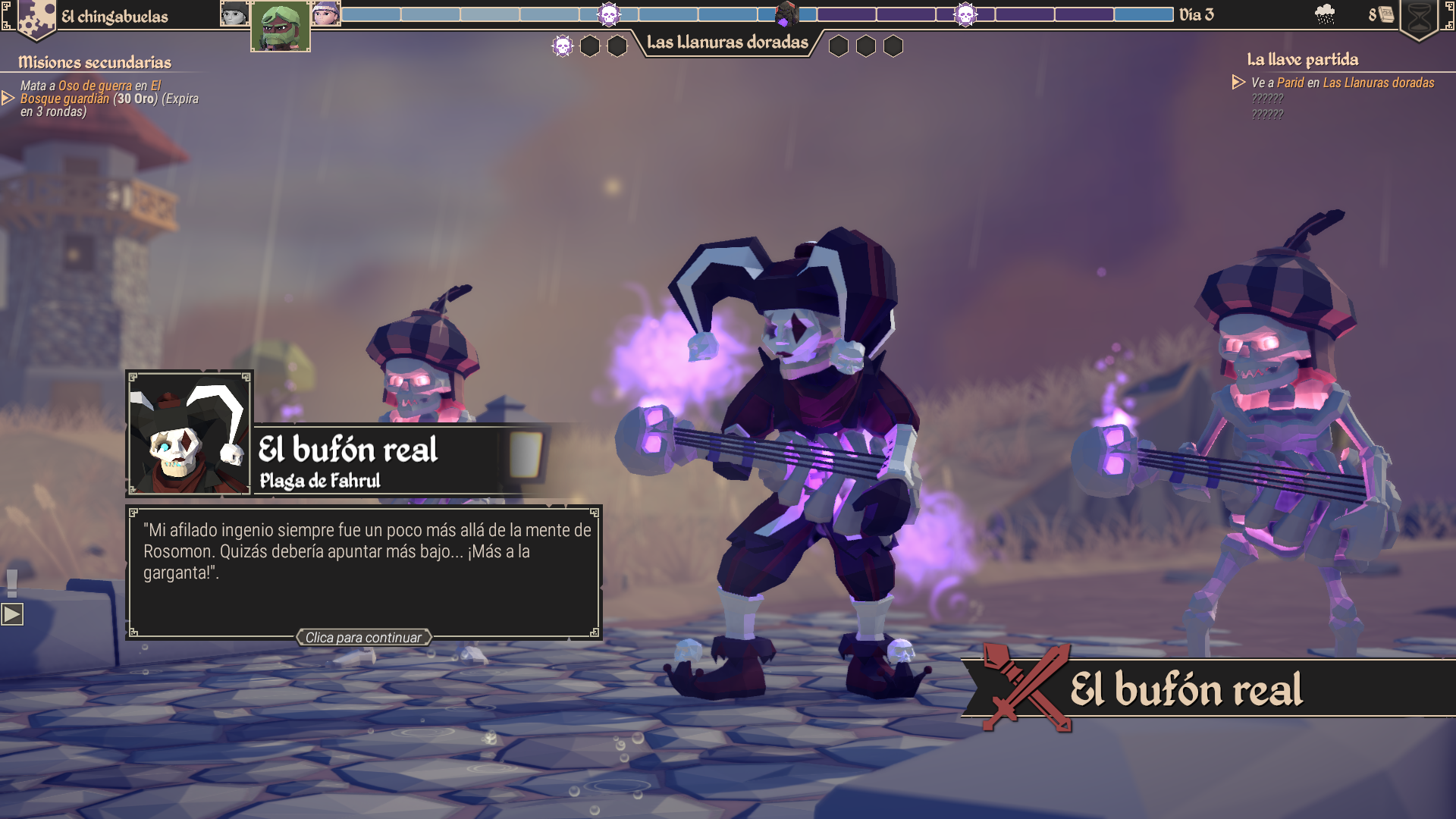
Task: Select the purple skull hexagon beside Las Llanuras doradas
Action: point(562,46)
